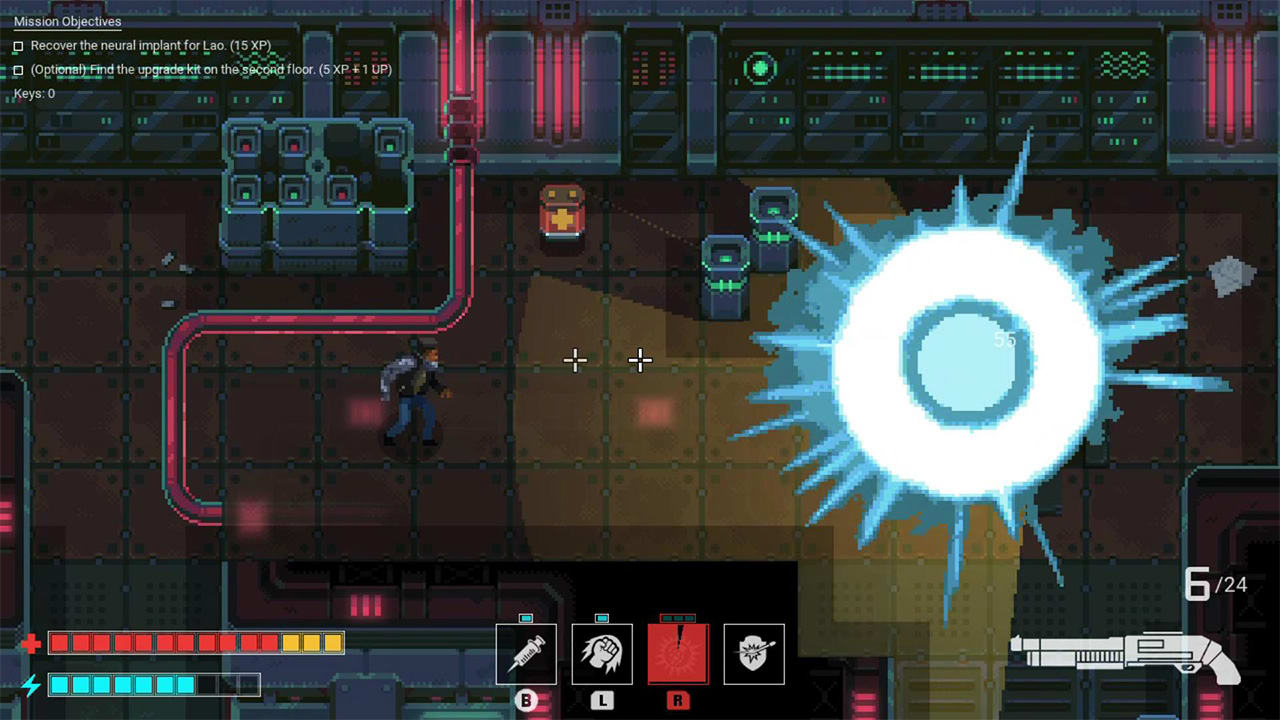
Task: Click the segmented red health bar
Action: pos(196,644)
